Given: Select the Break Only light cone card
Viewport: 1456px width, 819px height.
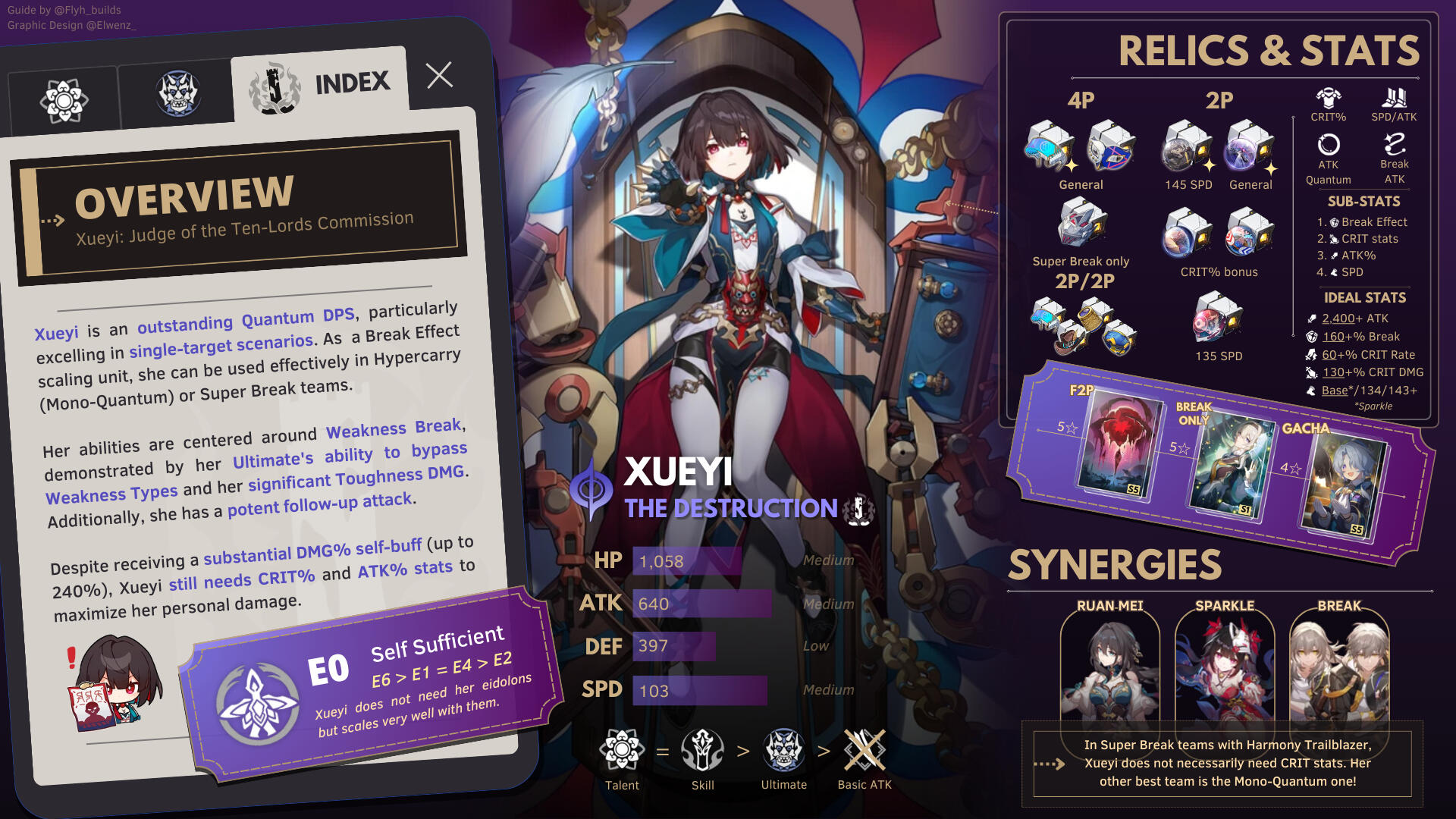Looking at the screenshot, I should tap(1229, 466).
